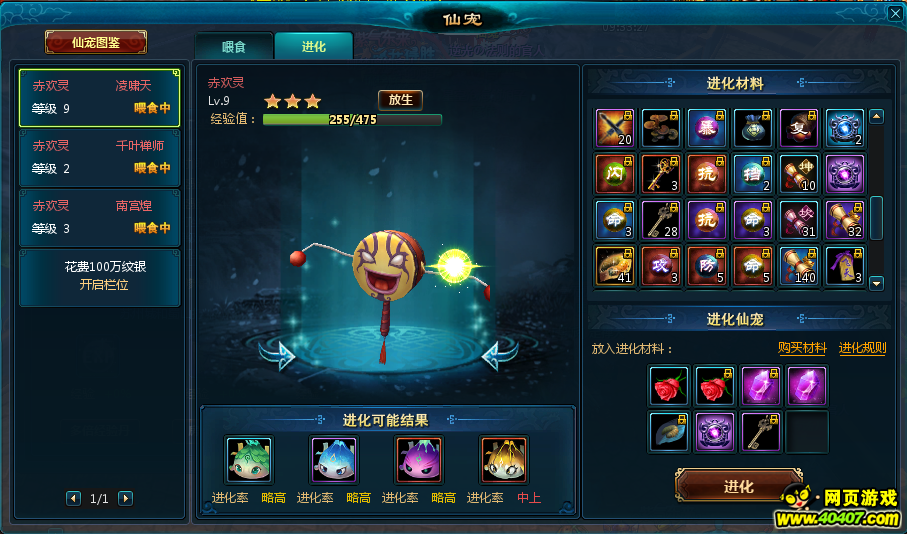
Task: Open the 购买材料 buy materials link
Action: click(x=802, y=348)
